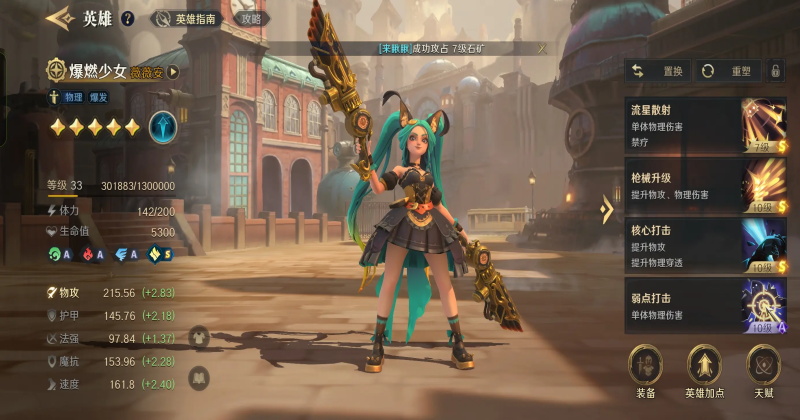Open the 攻略 strategy button
The image size is (800, 420).
point(251,18)
